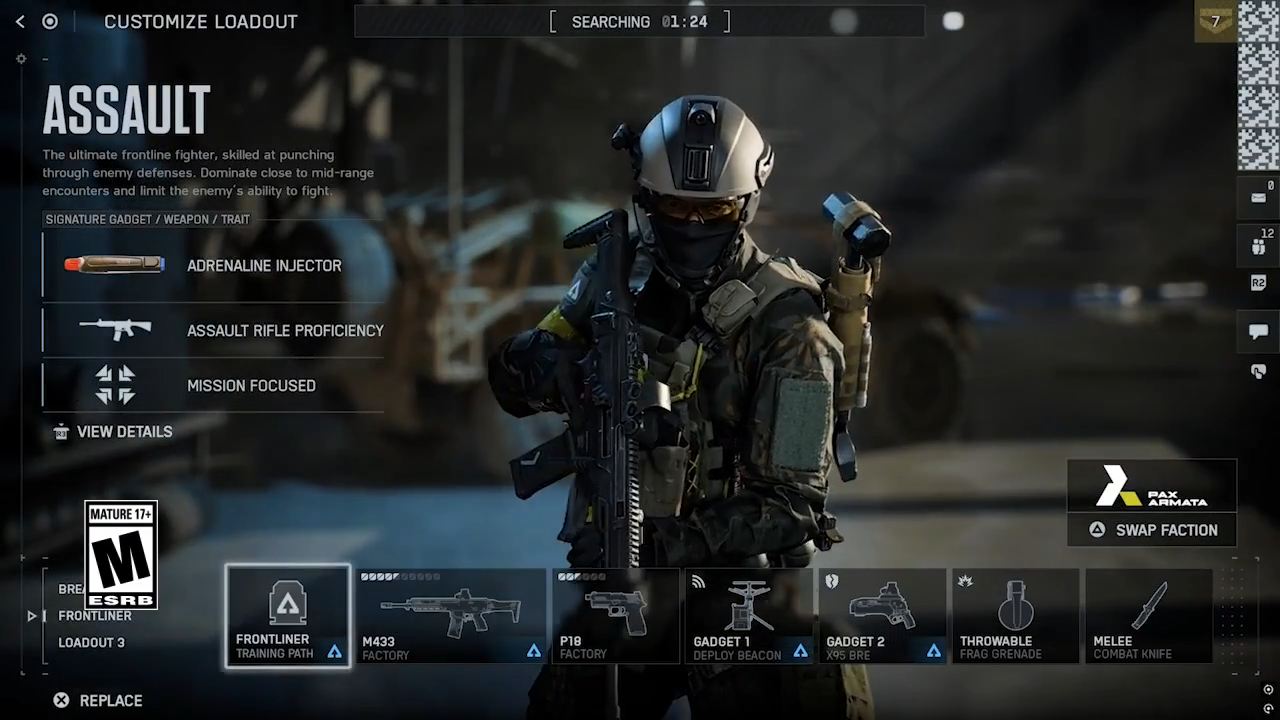Select the Mission Focused trait row
1280x720 pixels.
click(x=213, y=385)
